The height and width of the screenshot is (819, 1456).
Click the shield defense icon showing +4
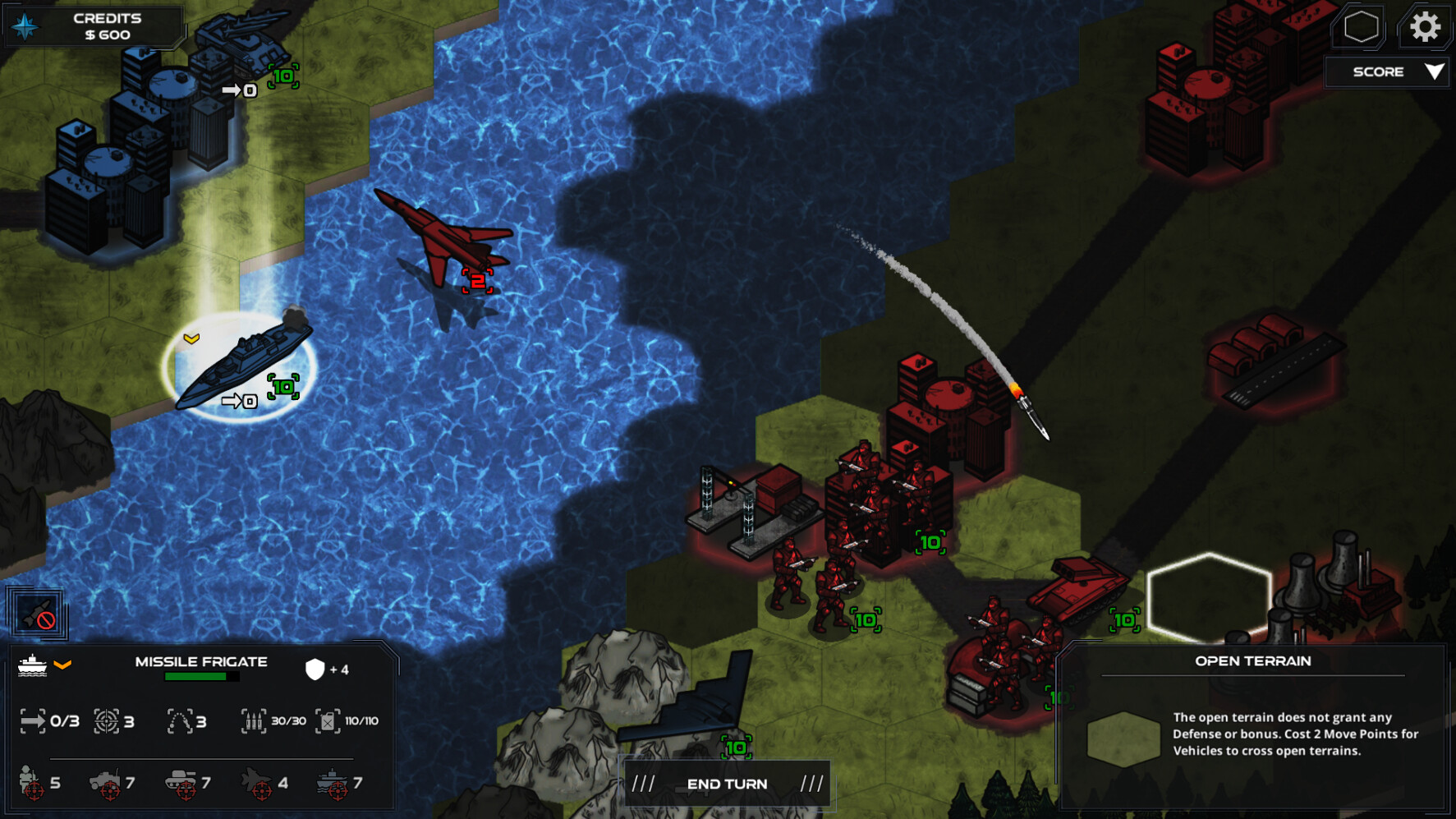320,668
